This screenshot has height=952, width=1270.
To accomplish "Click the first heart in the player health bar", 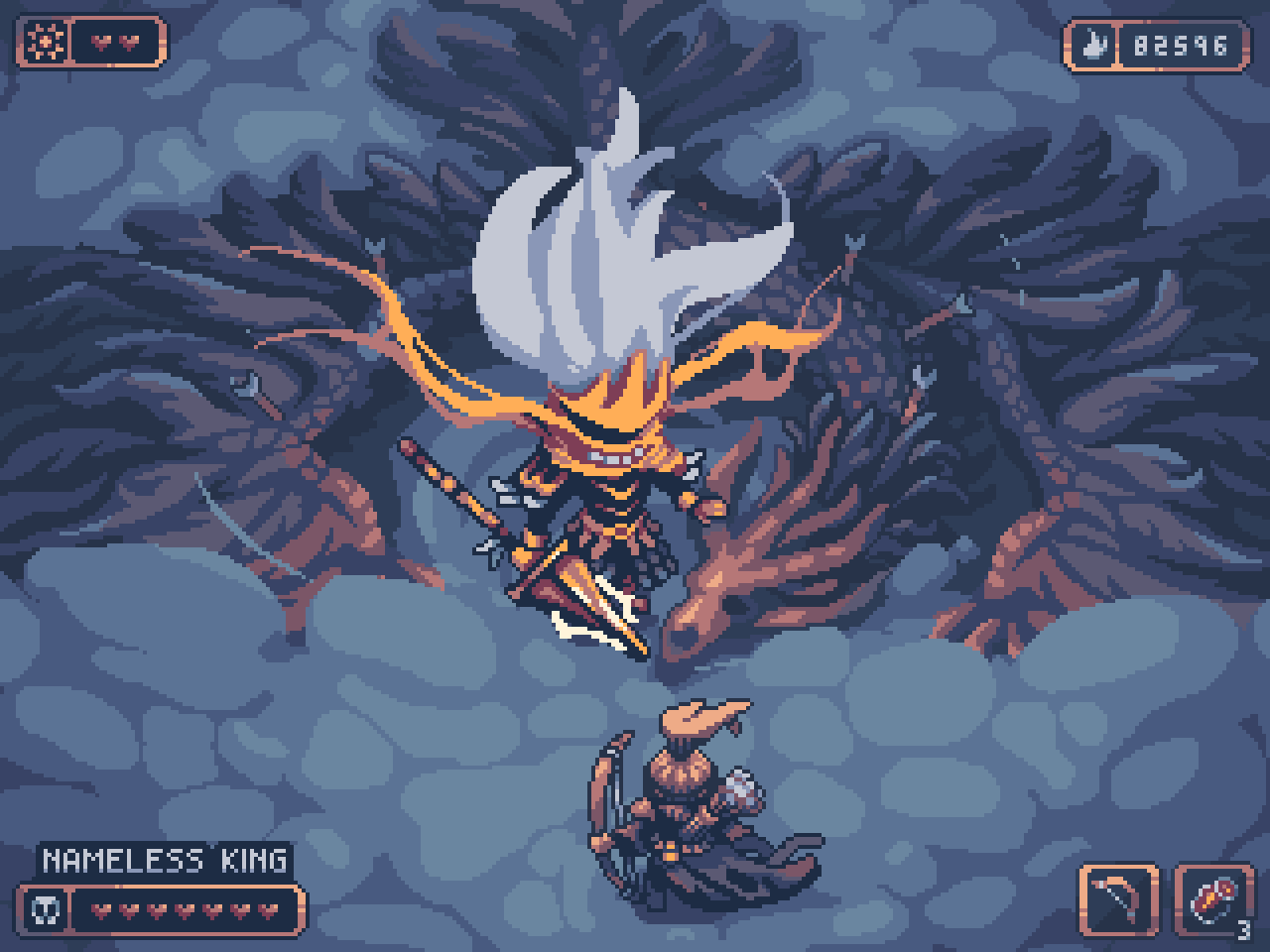I will click(x=103, y=42).
